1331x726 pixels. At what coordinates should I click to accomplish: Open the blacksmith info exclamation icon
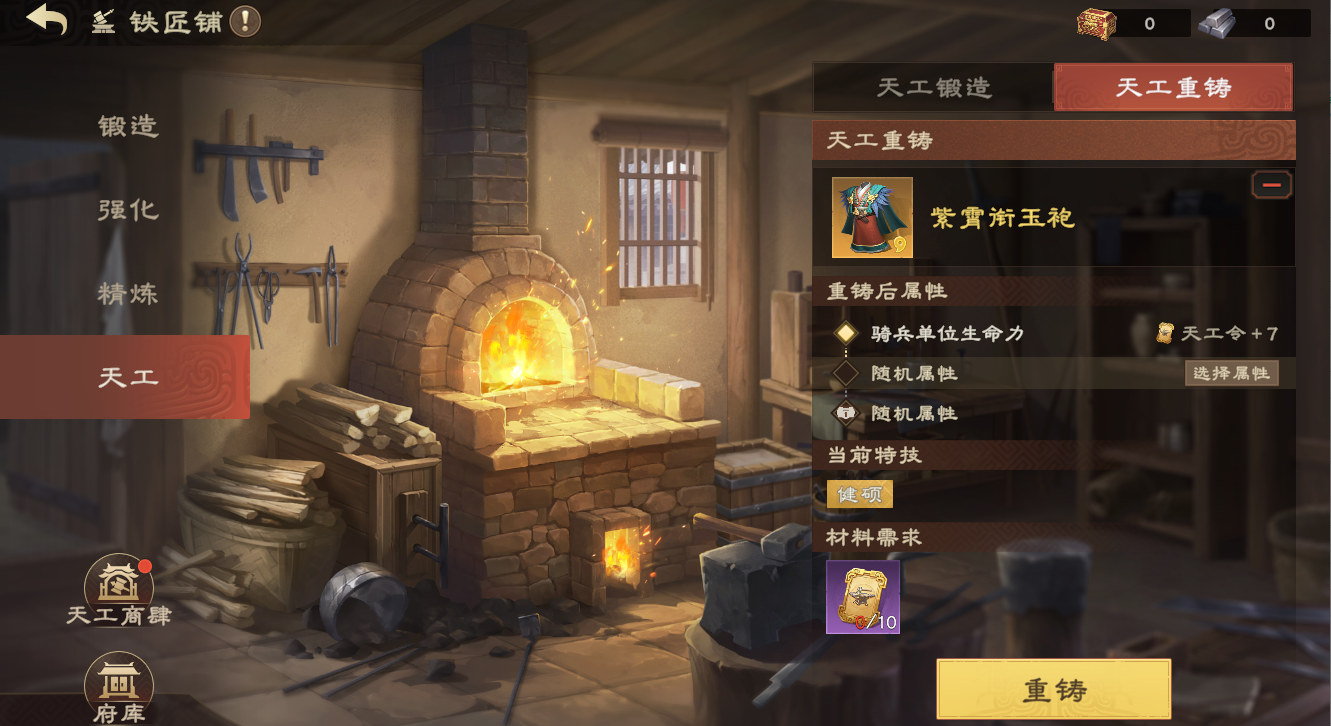pos(245,21)
